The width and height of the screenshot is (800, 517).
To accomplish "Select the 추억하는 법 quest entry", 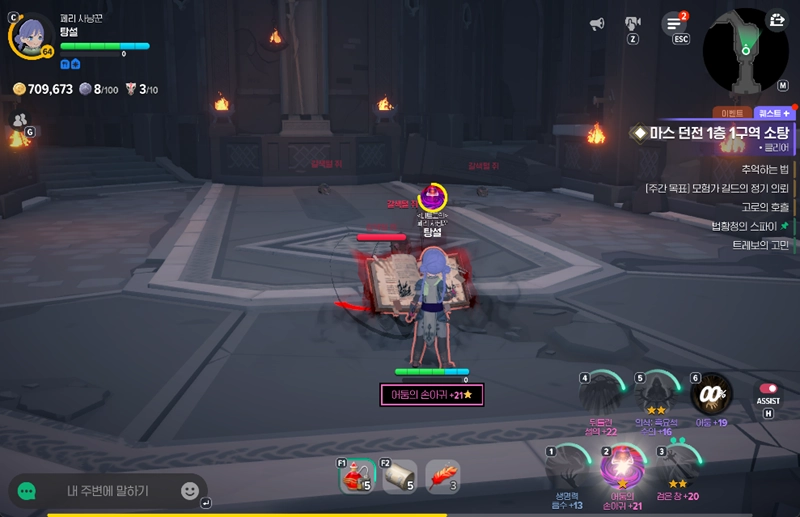I will [x=765, y=169].
